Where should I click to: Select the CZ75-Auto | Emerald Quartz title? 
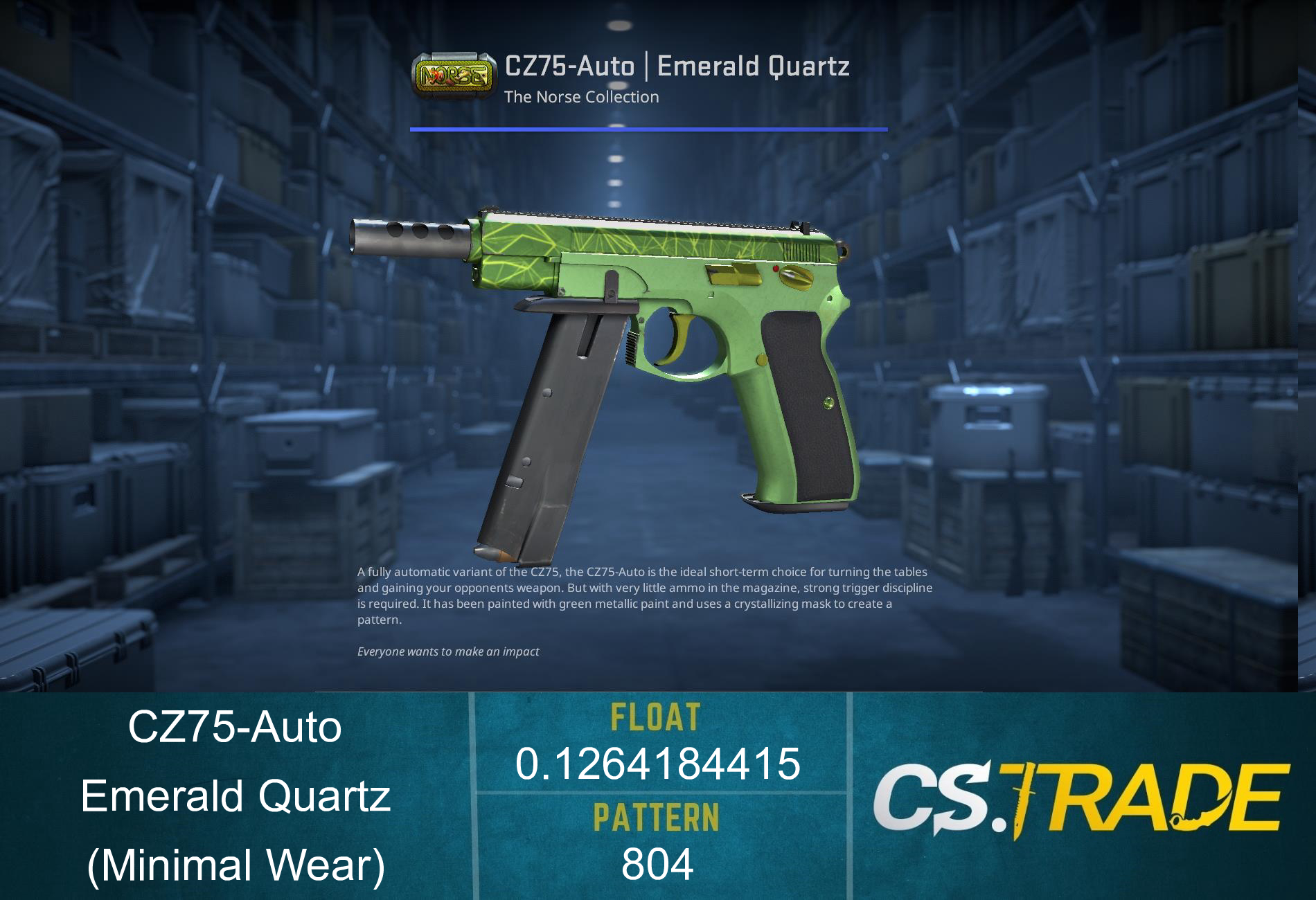tap(677, 65)
